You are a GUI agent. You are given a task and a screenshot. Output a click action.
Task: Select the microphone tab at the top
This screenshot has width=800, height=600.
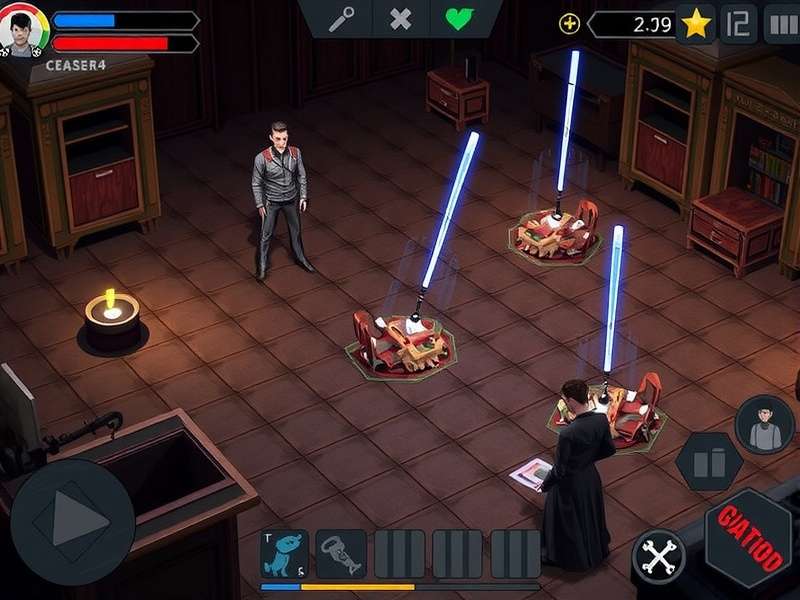[341, 20]
